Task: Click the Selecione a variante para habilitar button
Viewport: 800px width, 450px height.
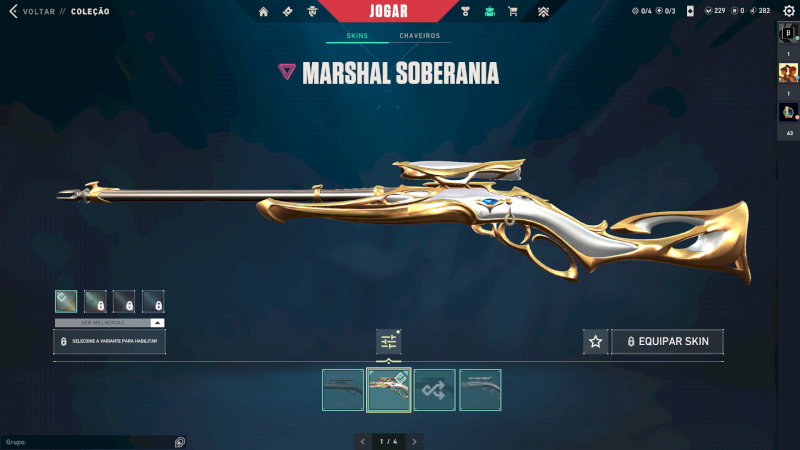Action: [x=109, y=342]
